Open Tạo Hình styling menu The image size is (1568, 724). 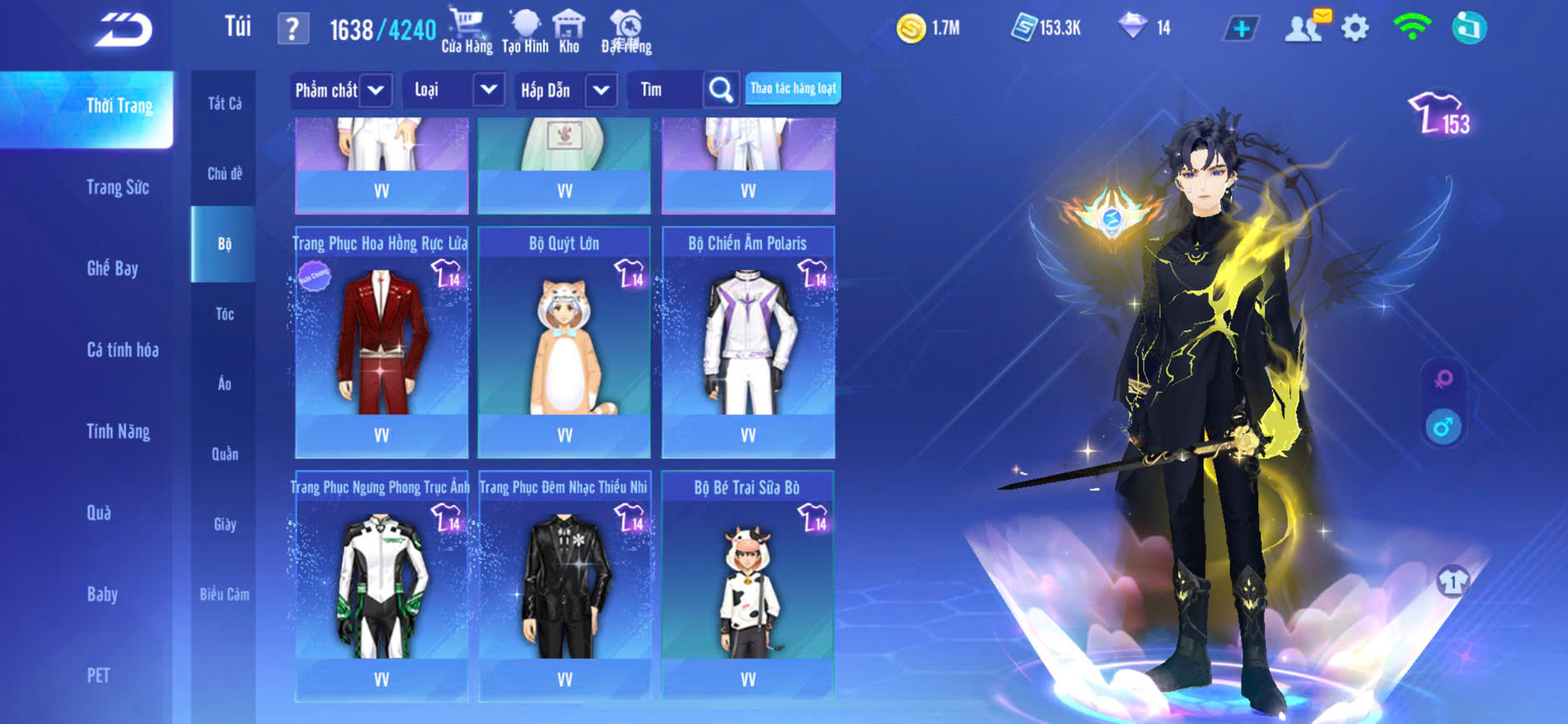point(525,31)
